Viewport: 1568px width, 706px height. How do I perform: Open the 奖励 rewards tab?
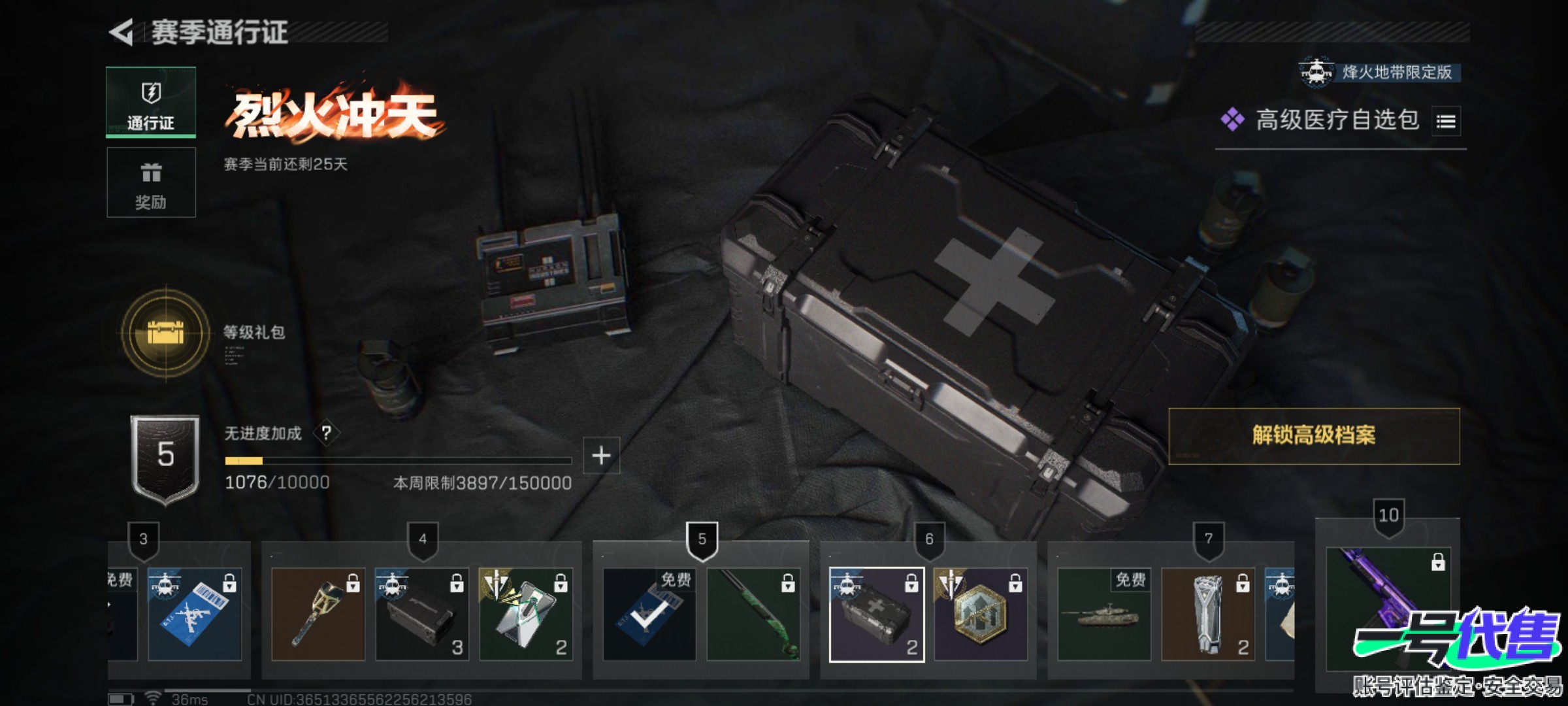point(151,182)
